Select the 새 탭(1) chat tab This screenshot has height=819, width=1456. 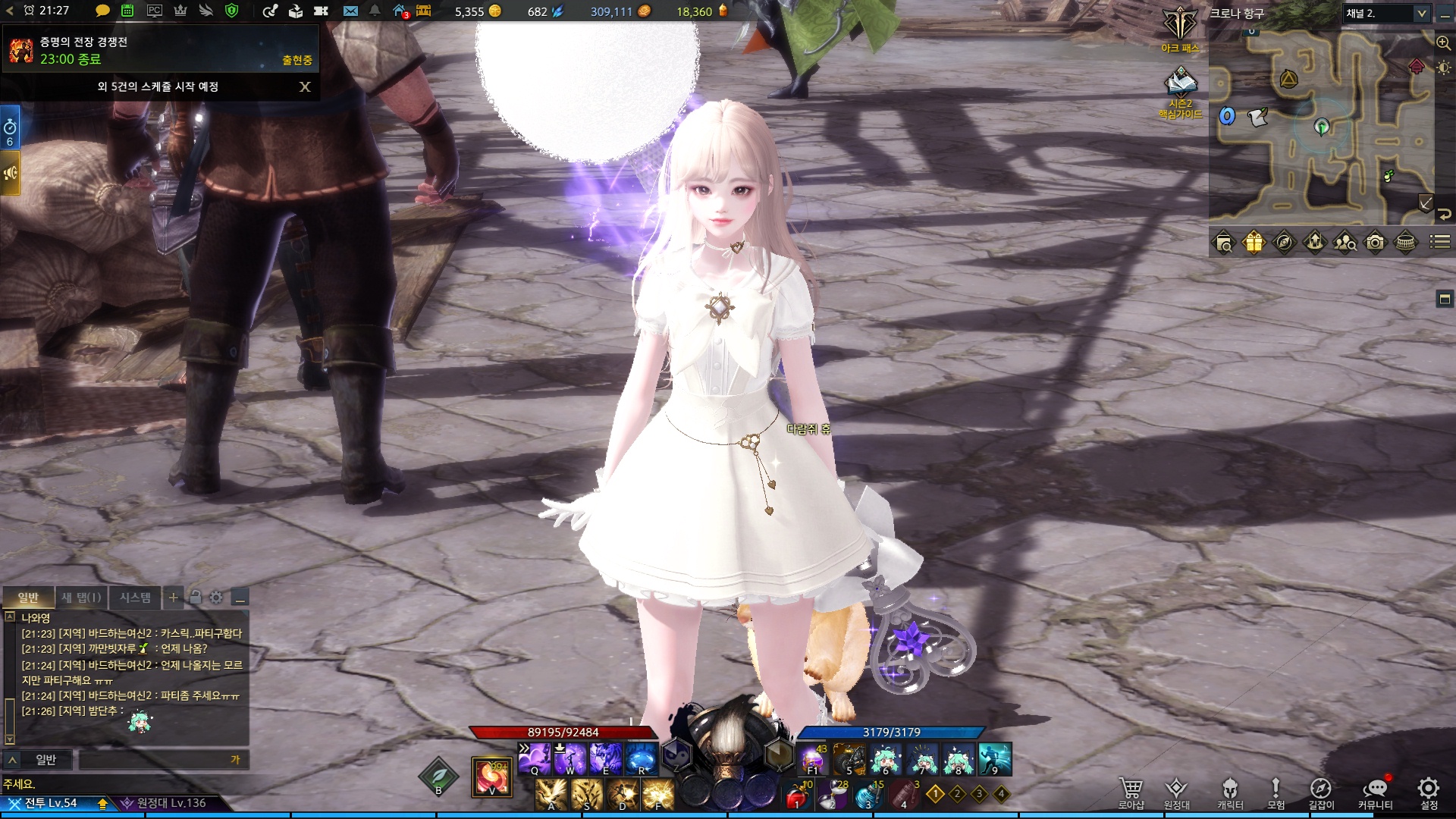pos(81,598)
